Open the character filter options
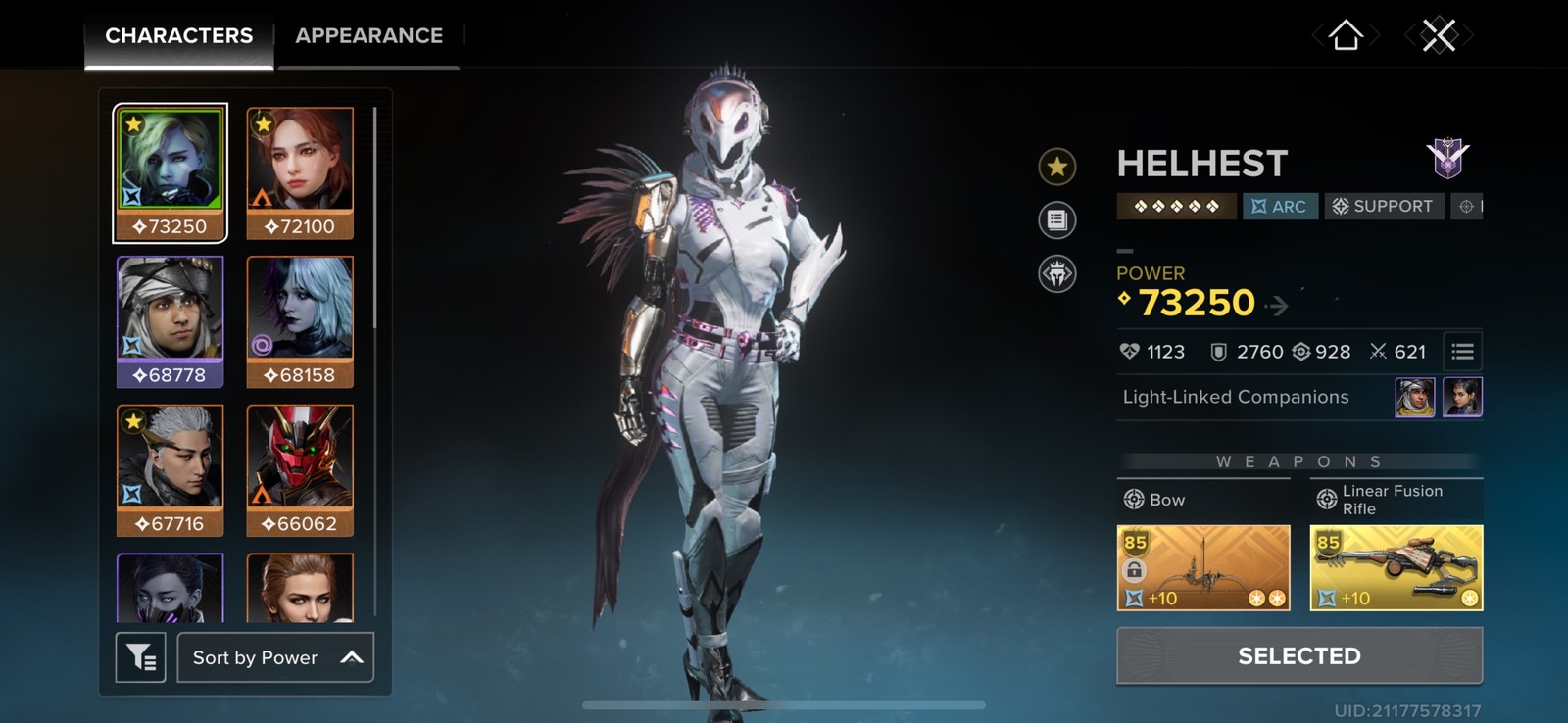This screenshot has width=1568, height=723. [x=140, y=657]
